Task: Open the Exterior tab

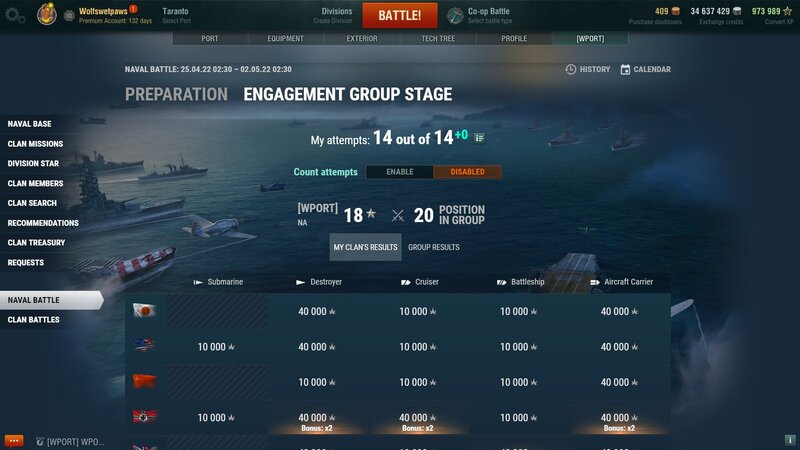Action: tap(361, 39)
